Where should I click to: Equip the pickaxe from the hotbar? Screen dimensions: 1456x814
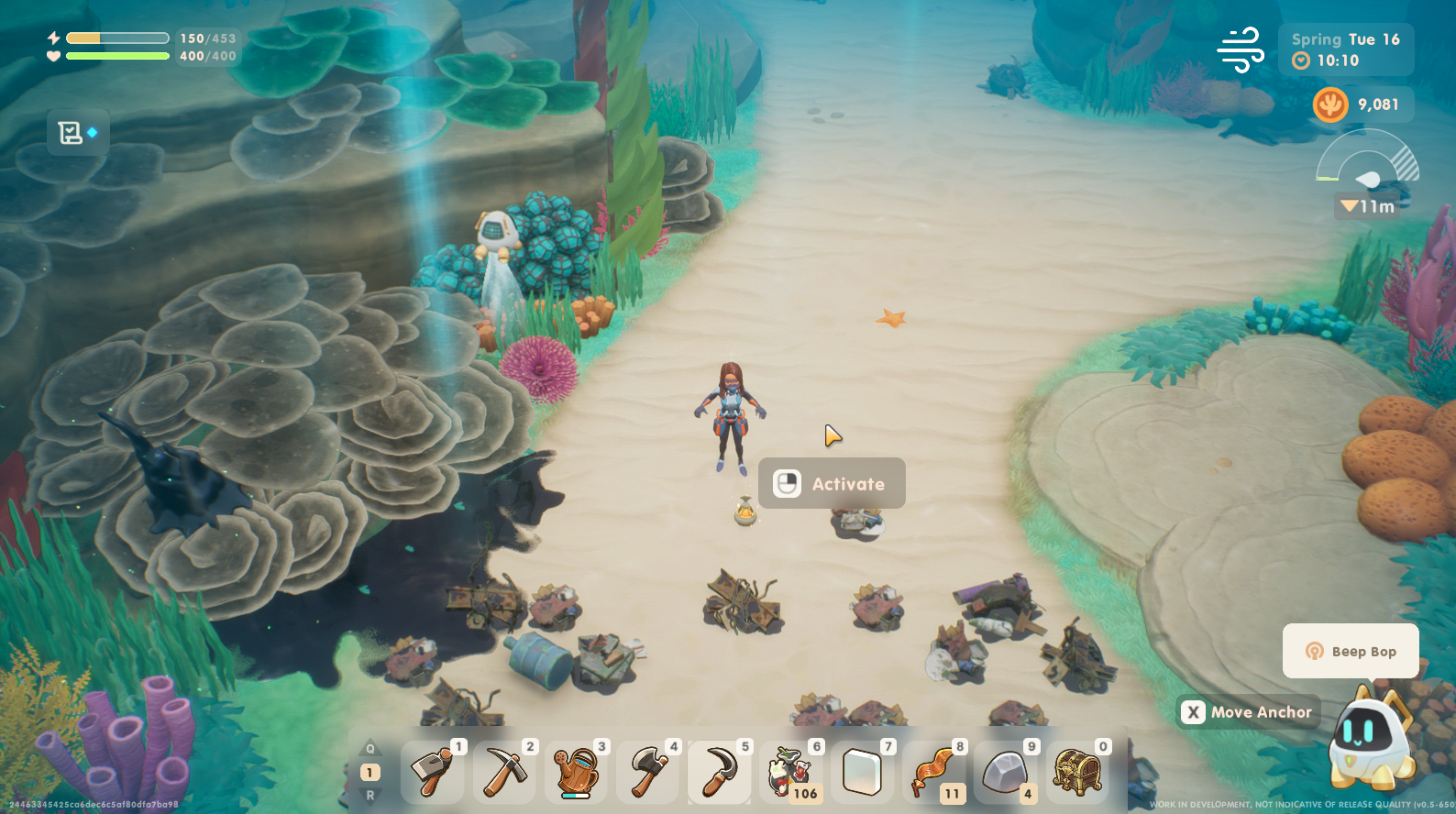click(x=504, y=772)
